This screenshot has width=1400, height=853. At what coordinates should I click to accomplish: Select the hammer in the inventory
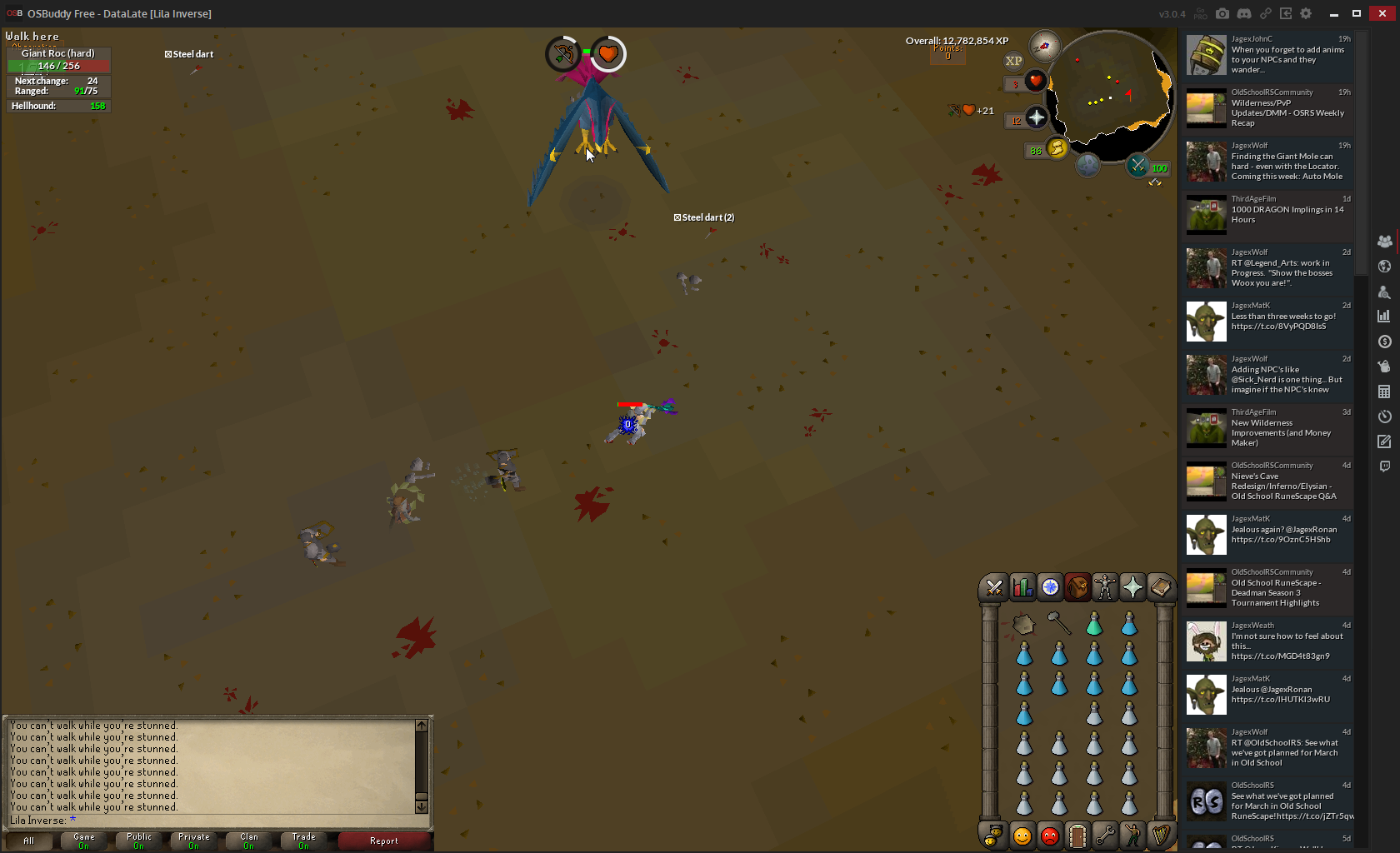(1058, 623)
